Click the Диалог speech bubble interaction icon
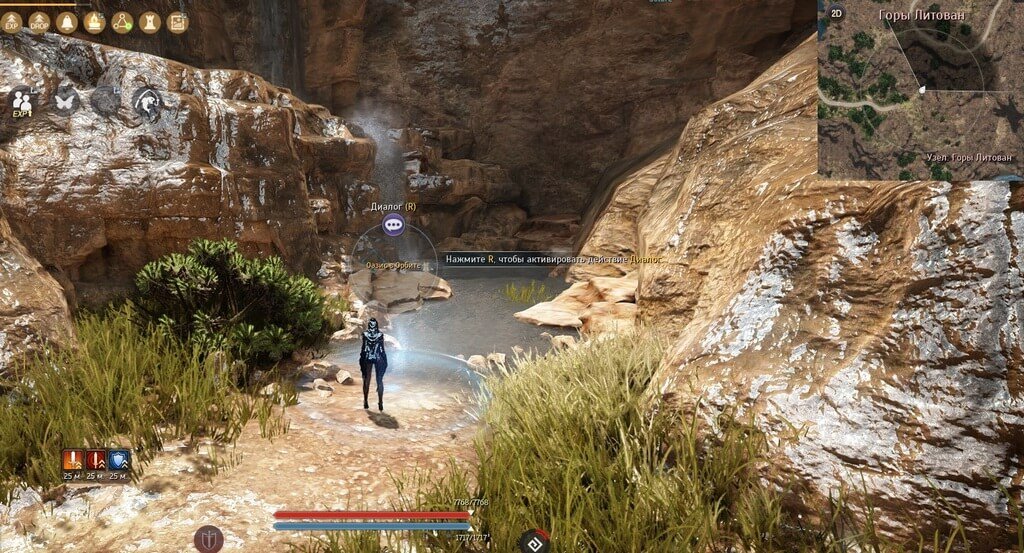This screenshot has width=1024, height=553. [393, 226]
